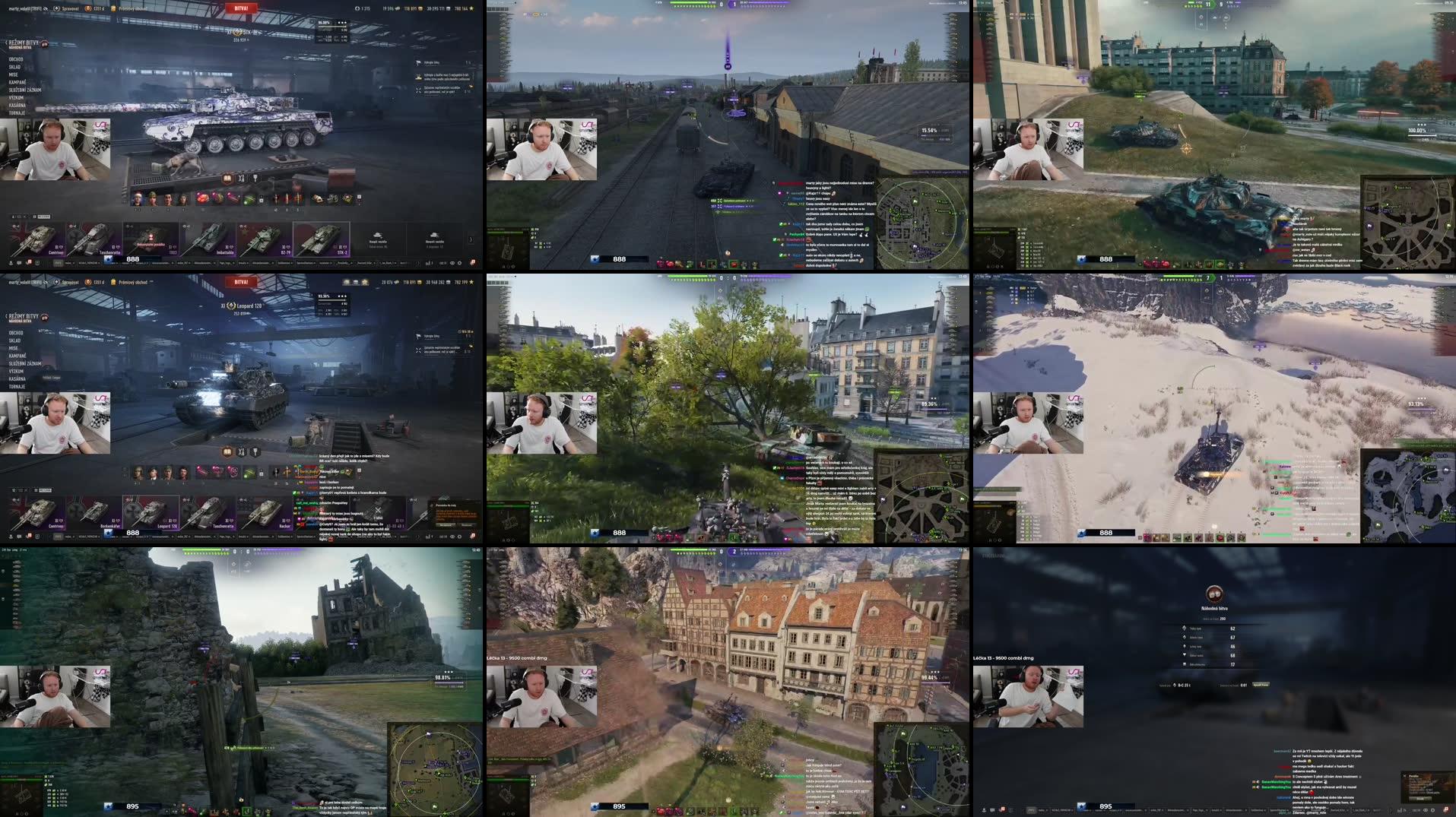Click the key directives icon beside the equipment icon
Viewport: 1456px width, 817px height.
coord(255,179)
